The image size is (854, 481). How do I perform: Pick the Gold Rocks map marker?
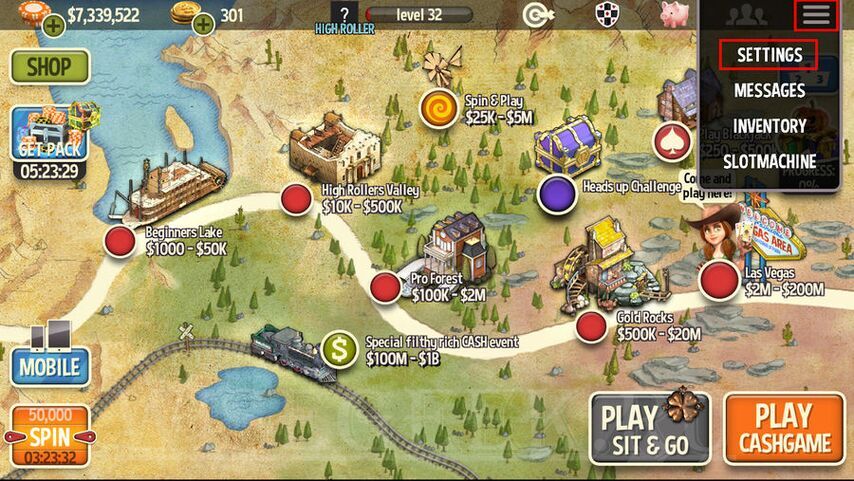[x=591, y=326]
